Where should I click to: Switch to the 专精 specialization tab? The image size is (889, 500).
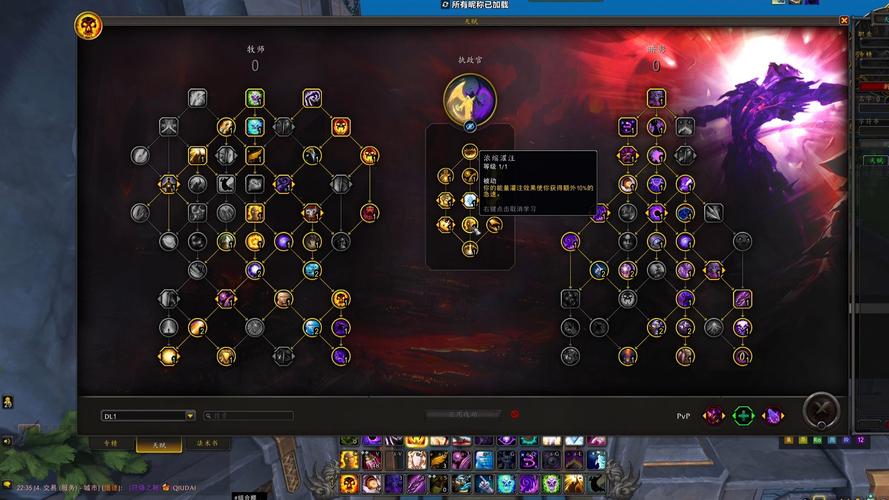[x=111, y=443]
